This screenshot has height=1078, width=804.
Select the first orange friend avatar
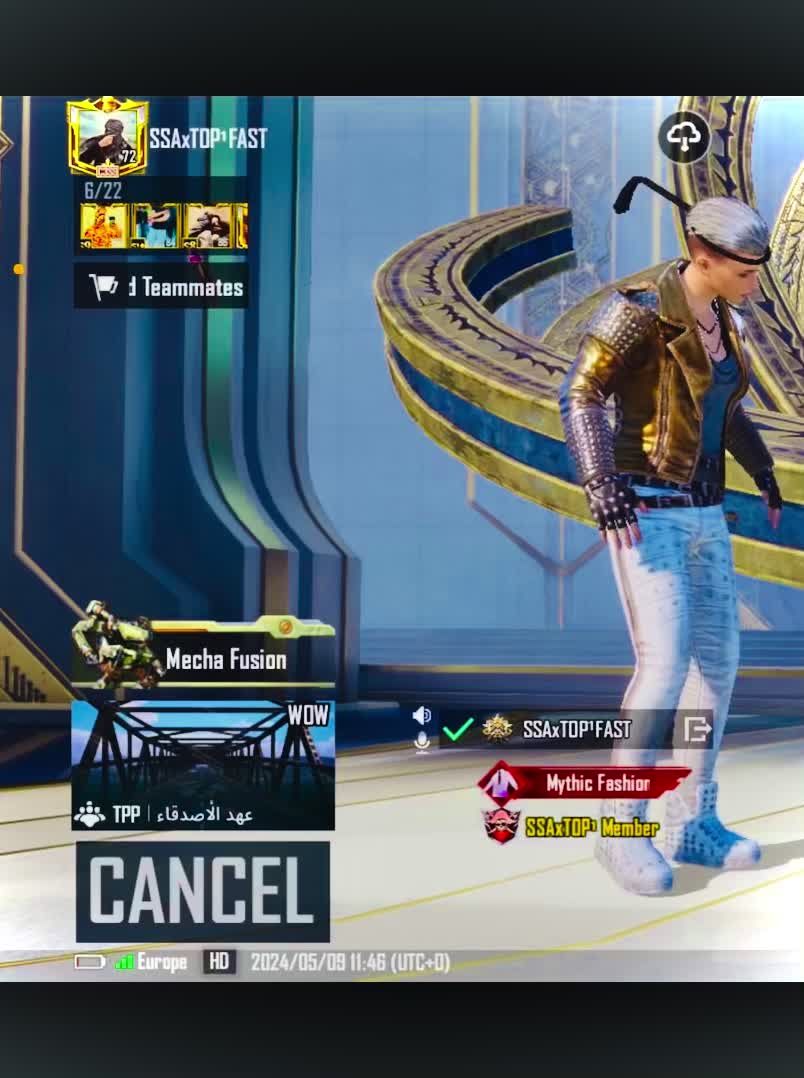103,226
